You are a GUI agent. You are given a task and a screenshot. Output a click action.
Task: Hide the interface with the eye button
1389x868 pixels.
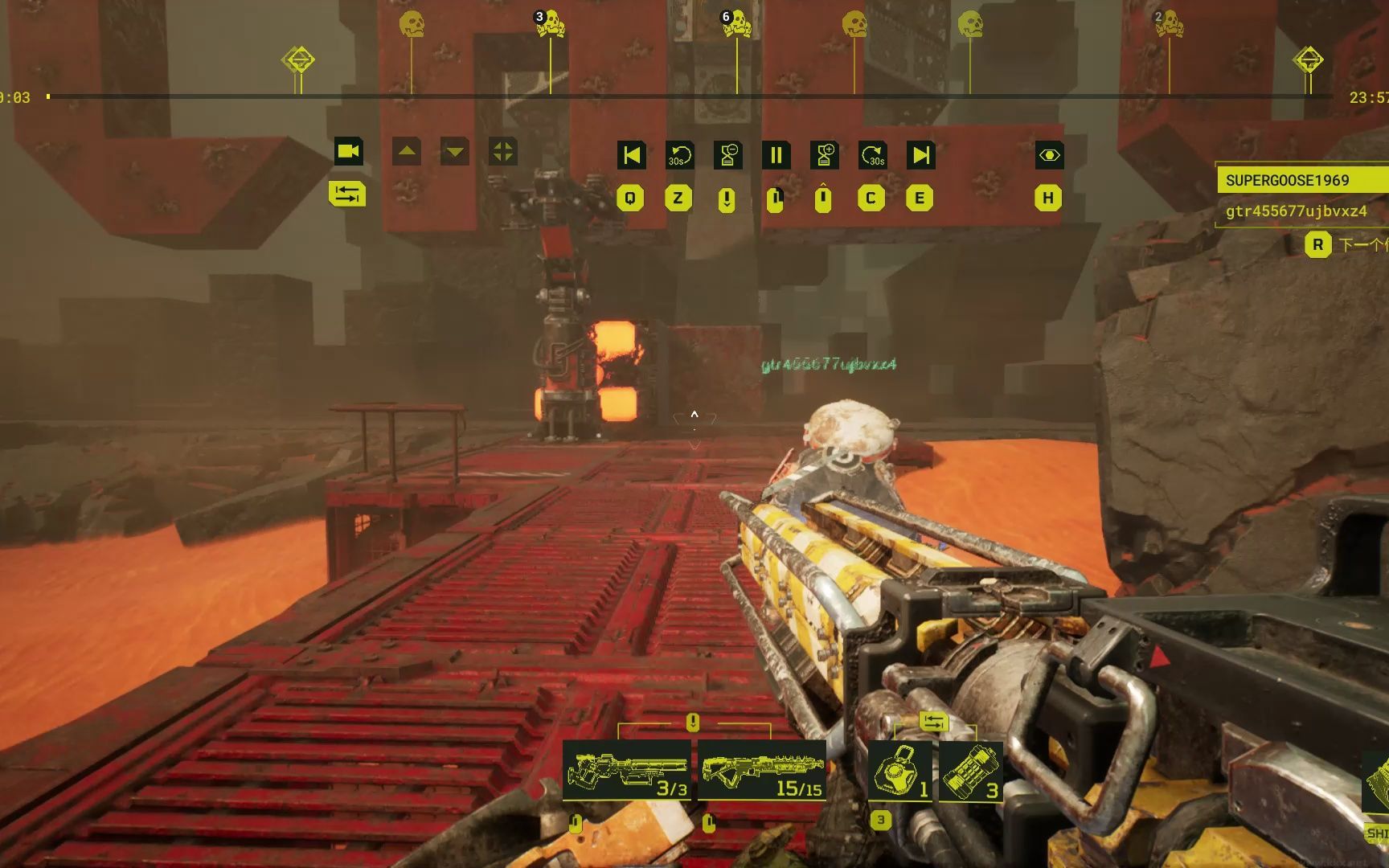coord(1049,155)
